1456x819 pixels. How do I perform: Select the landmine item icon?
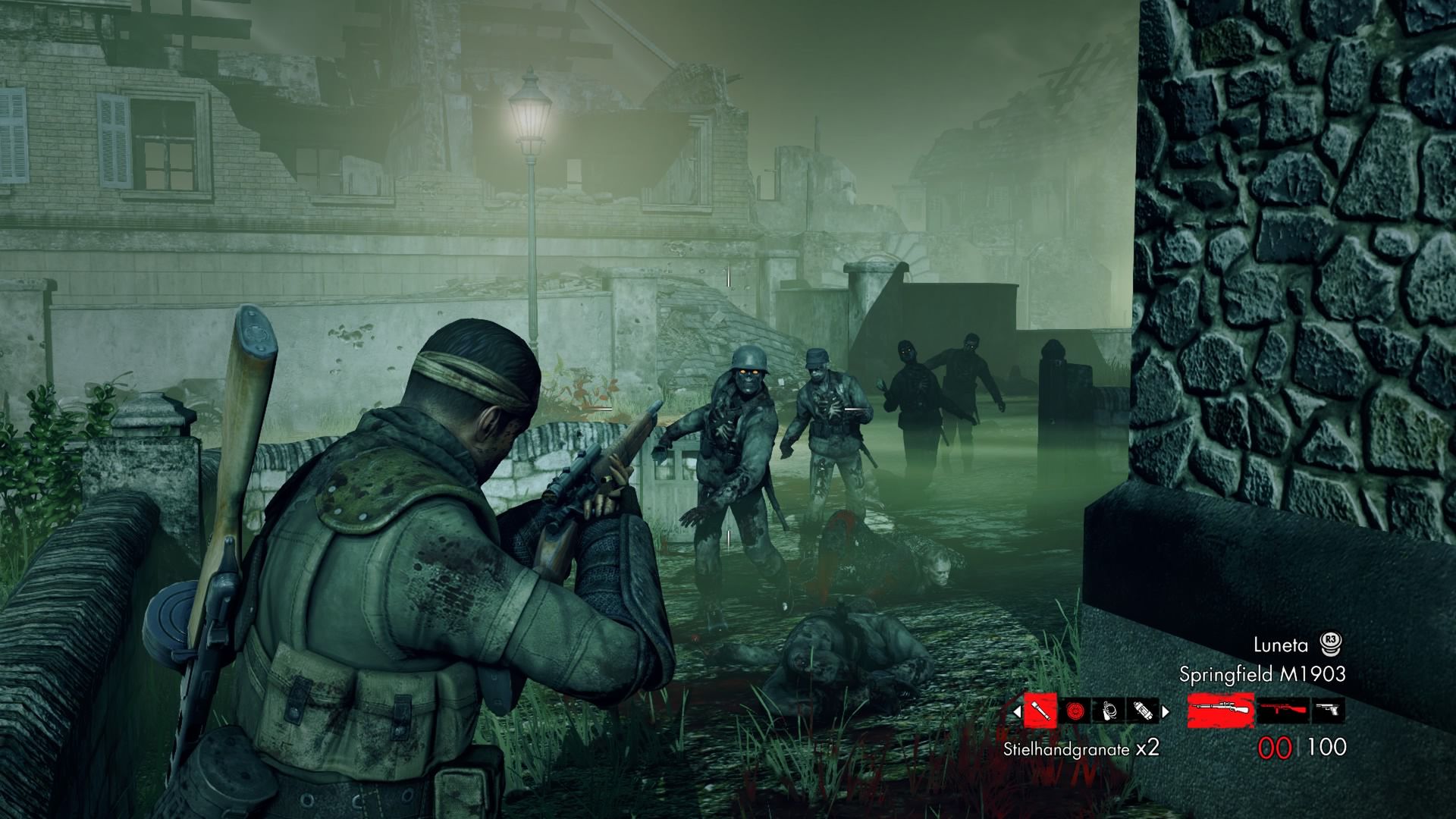coord(1075,710)
